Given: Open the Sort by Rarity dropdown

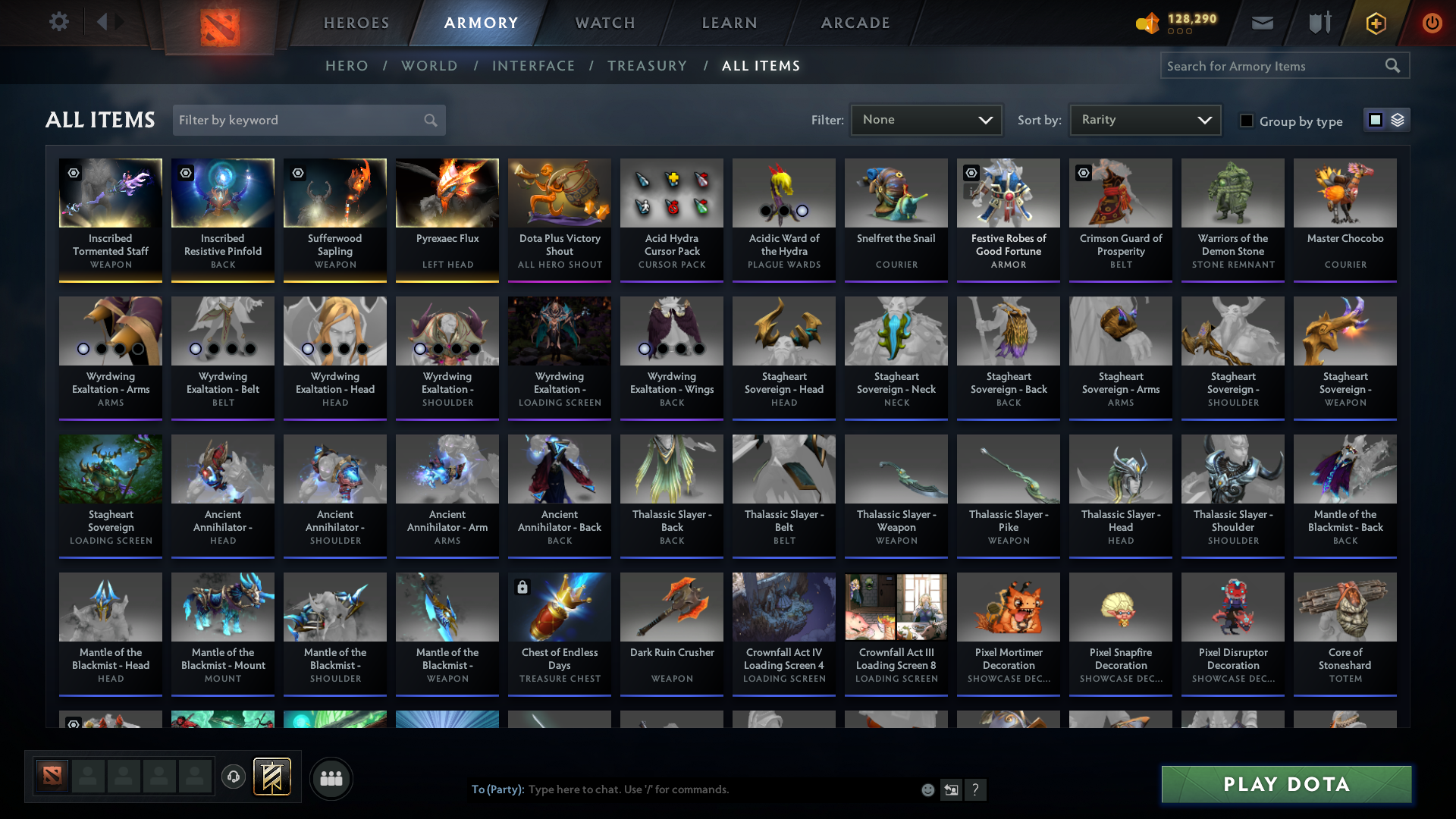Looking at the screenshot, I should pos(1144,119).
